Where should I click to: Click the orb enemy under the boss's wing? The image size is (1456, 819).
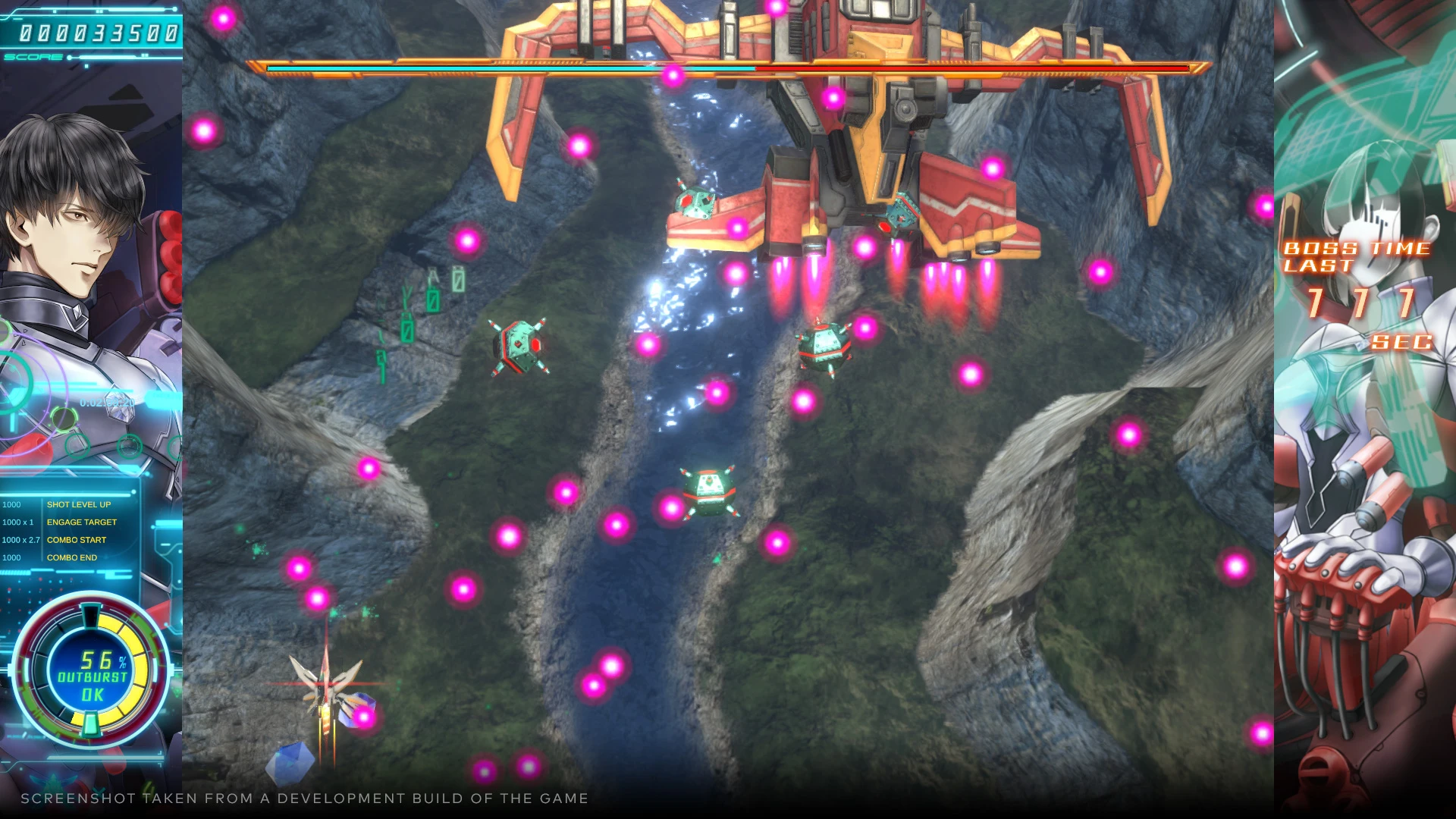pos(696,203)
